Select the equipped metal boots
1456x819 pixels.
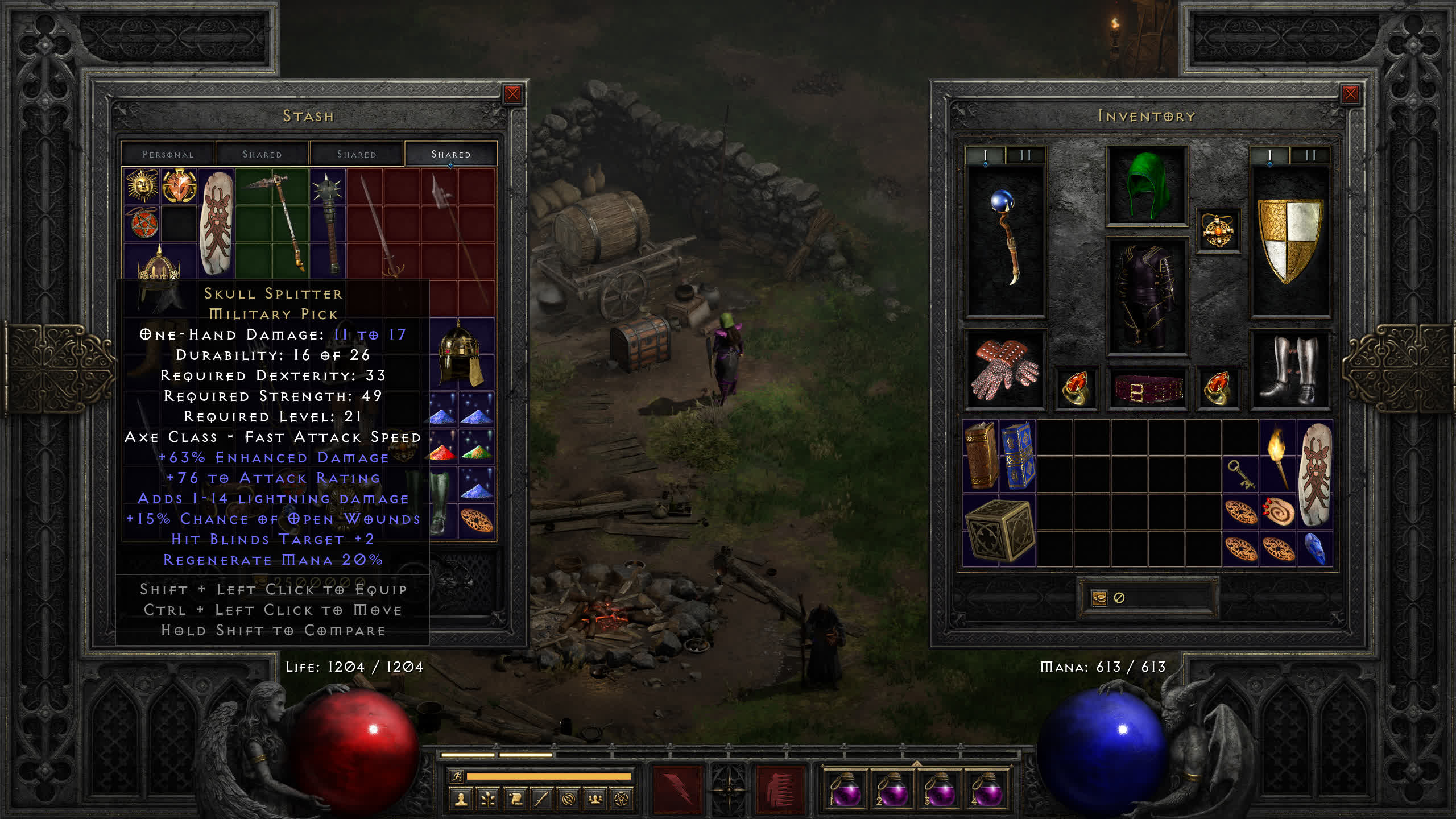click(x=1289, y=369)
